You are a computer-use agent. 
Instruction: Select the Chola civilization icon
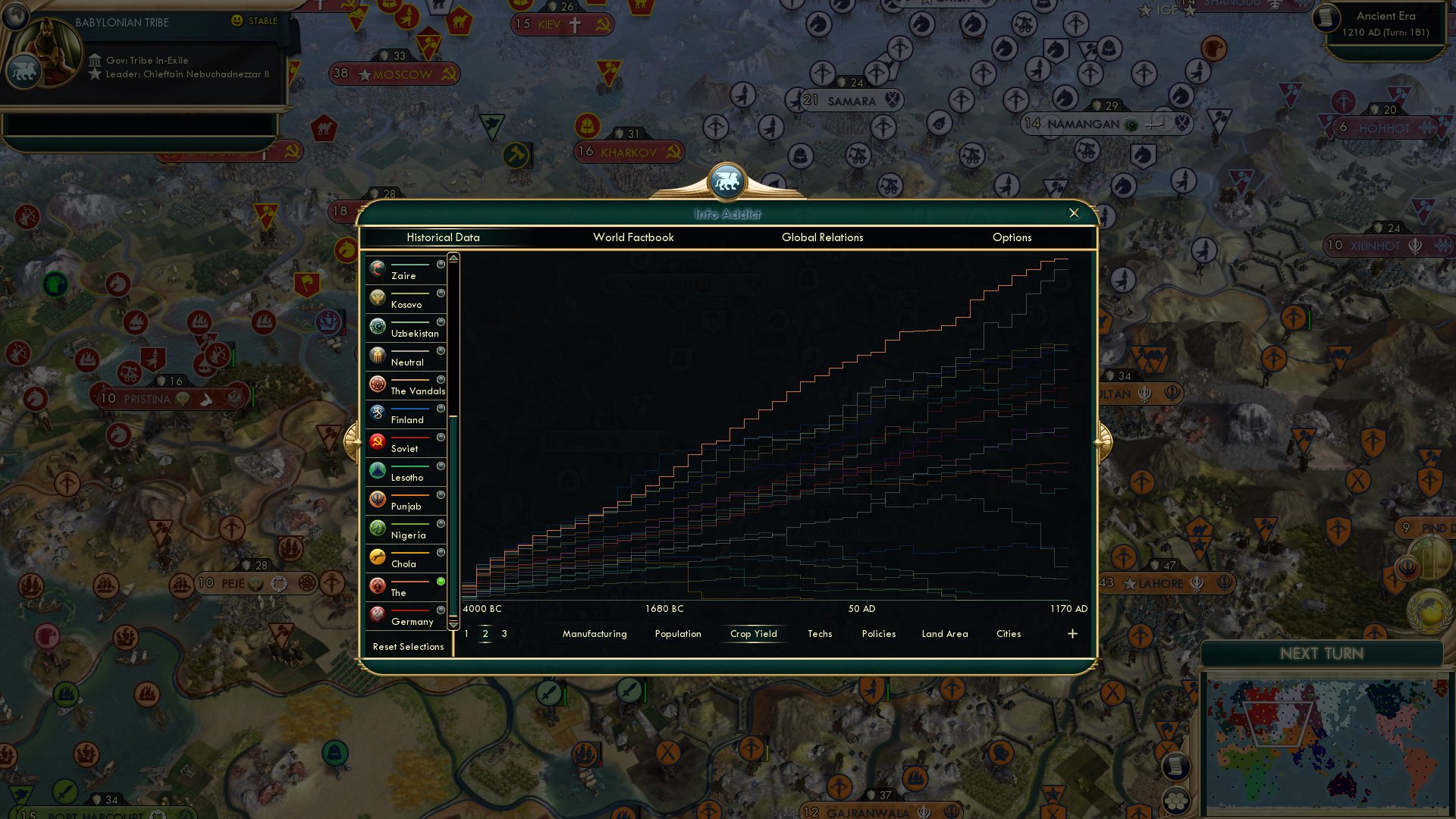coord(377,556)
